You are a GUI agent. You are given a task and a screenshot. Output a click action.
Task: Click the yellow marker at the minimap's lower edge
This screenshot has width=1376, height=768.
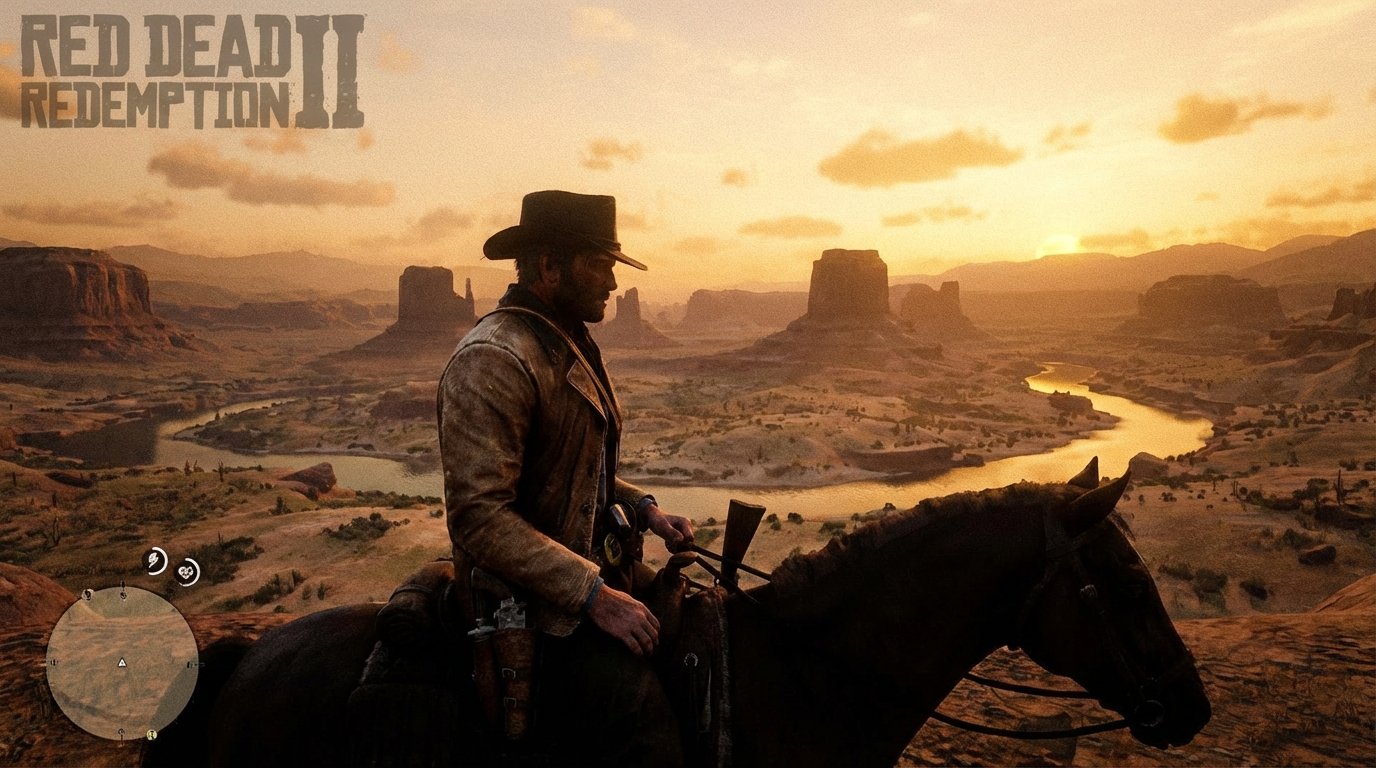click(152, 734)
